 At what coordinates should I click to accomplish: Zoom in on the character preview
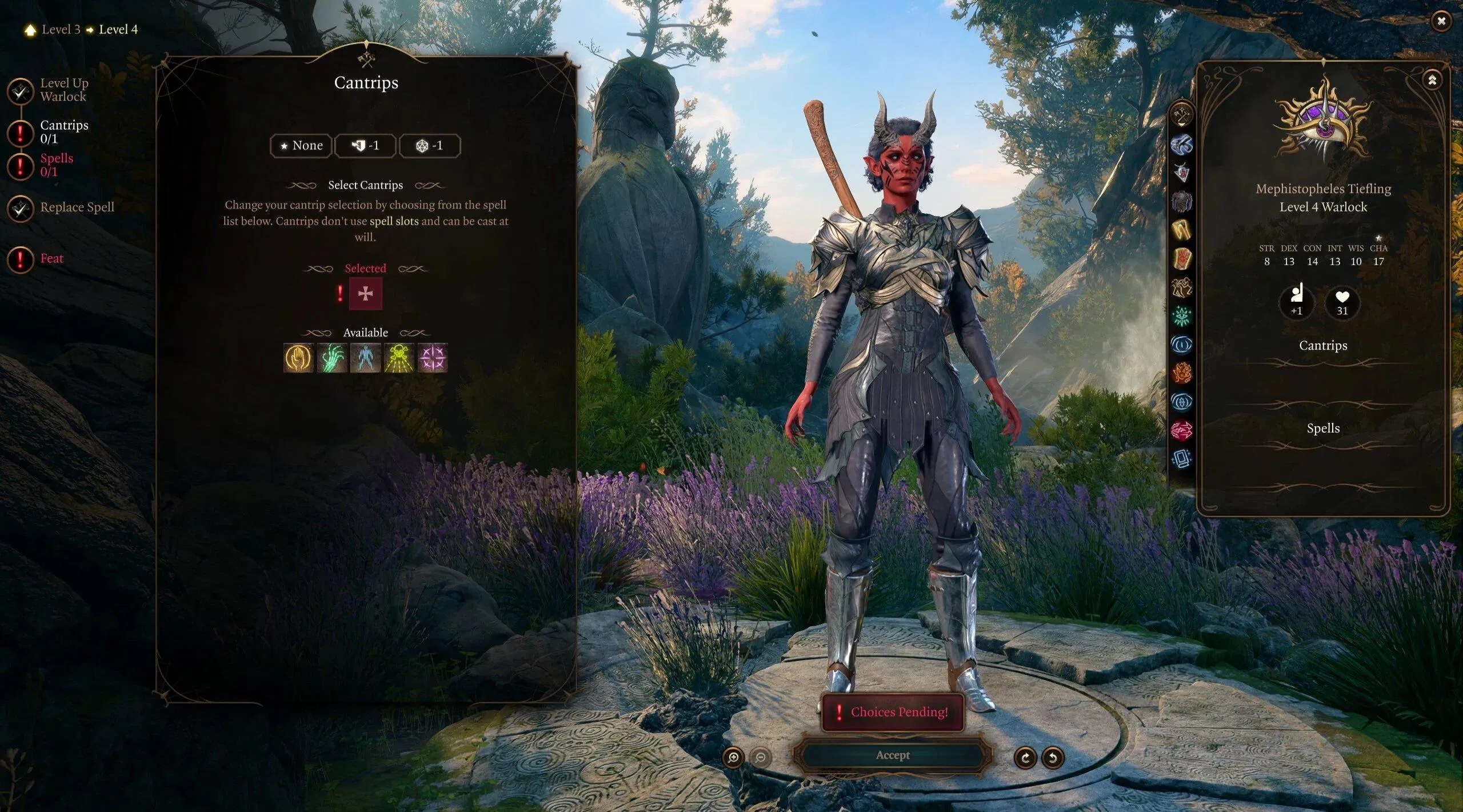[x=733, y=758]
